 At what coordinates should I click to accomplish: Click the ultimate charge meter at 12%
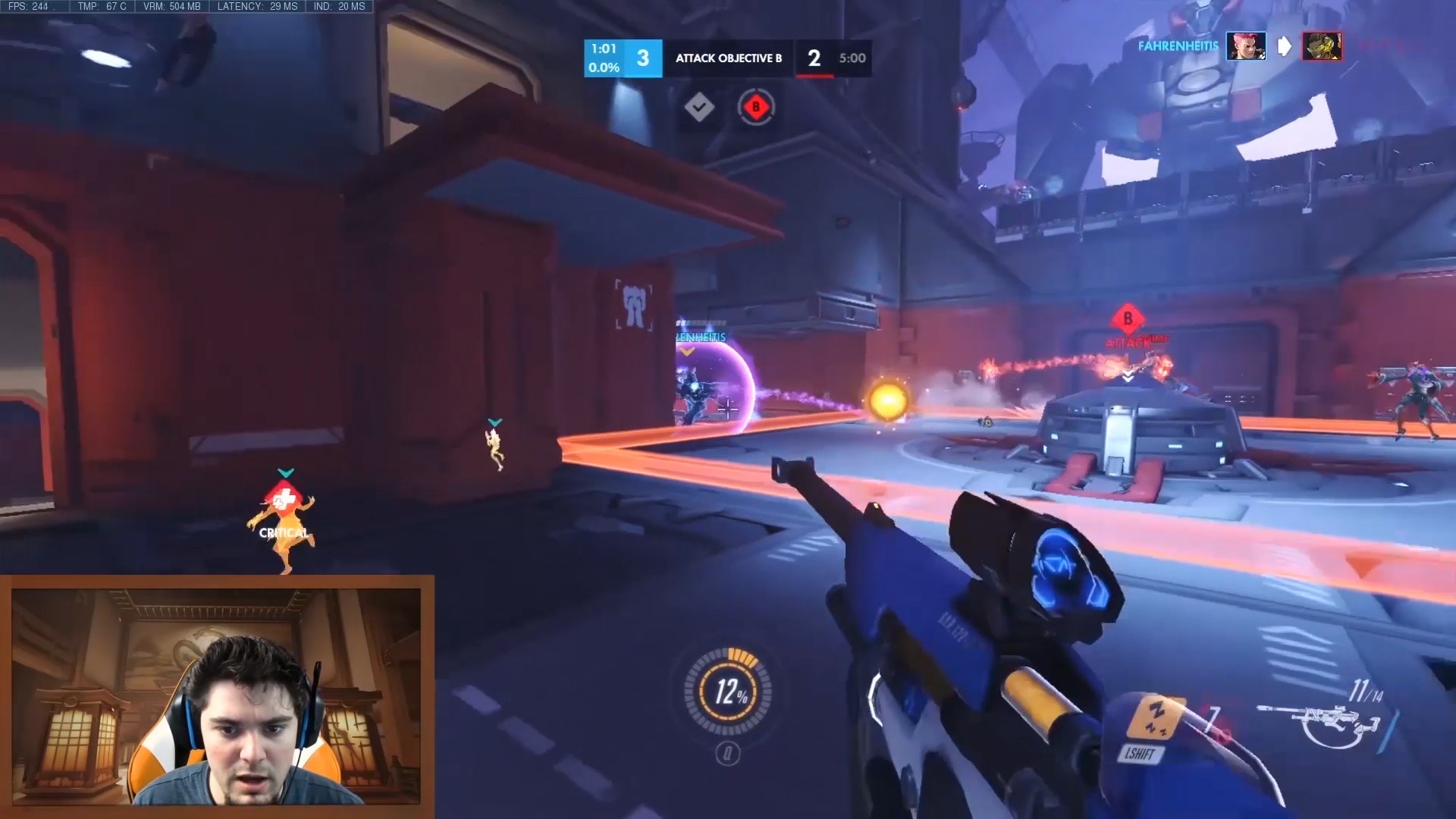pos(728,690)
